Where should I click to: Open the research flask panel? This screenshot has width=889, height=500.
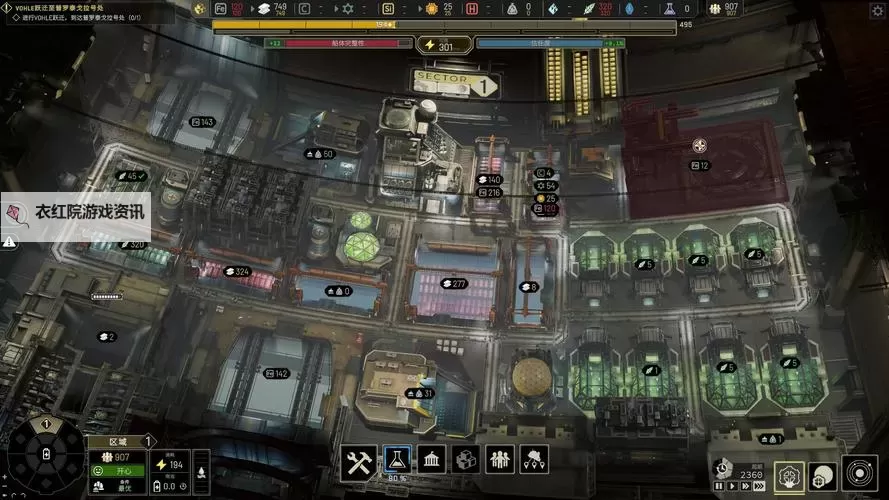pyautogui.click(x=396, y=460)
